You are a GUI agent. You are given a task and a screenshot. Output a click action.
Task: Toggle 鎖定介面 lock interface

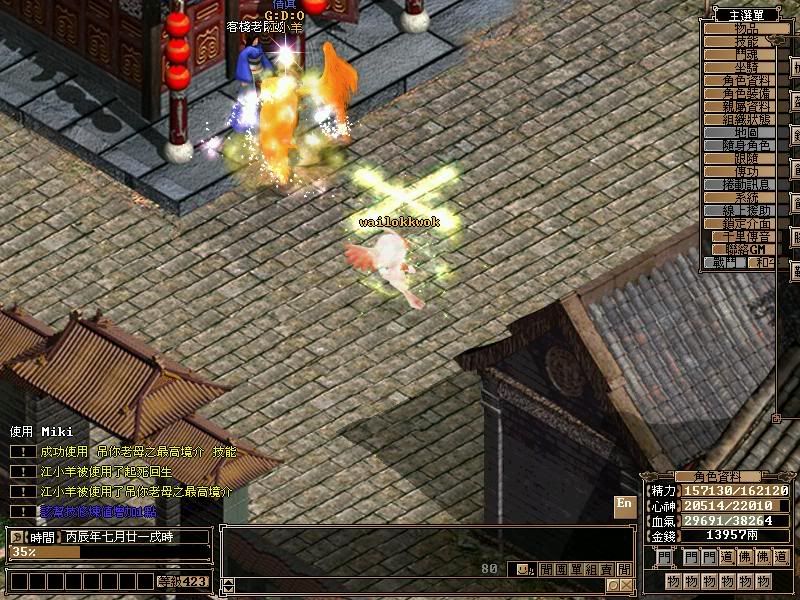[738, 223]
